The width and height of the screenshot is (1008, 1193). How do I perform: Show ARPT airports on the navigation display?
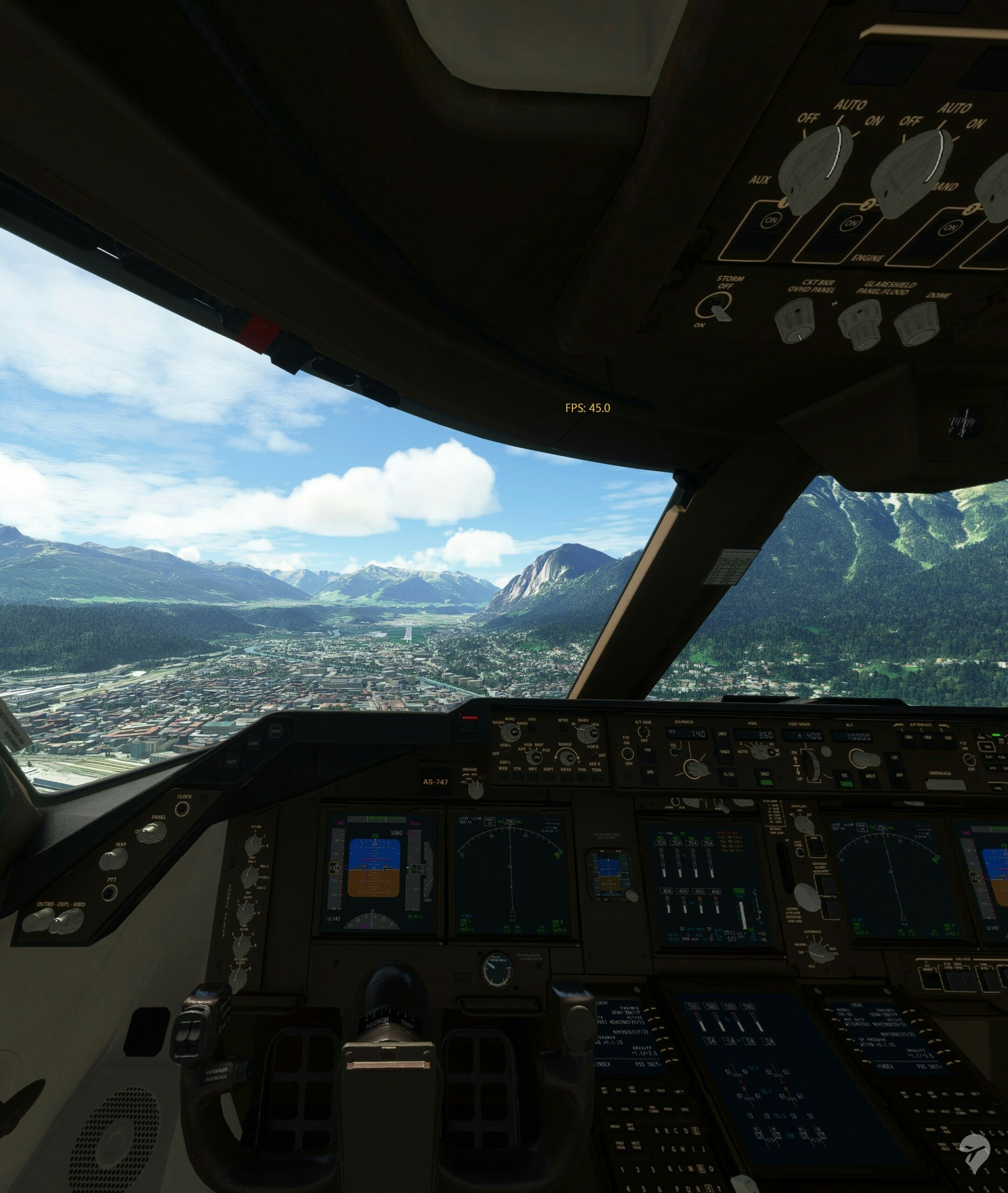(x=549, y=777)
